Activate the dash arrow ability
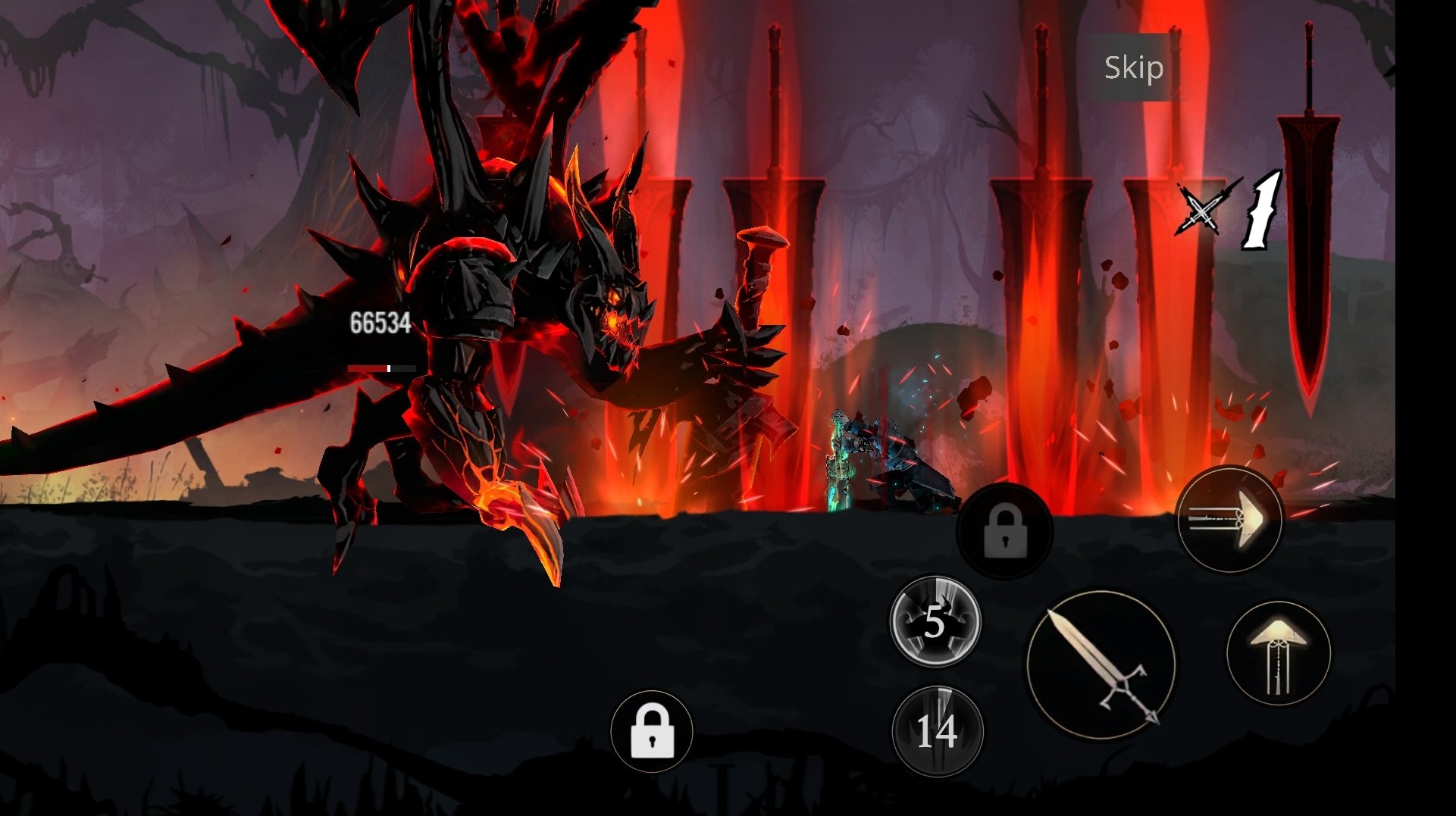Viewport: 1456px width, 816px height. tap(1229, 520)
